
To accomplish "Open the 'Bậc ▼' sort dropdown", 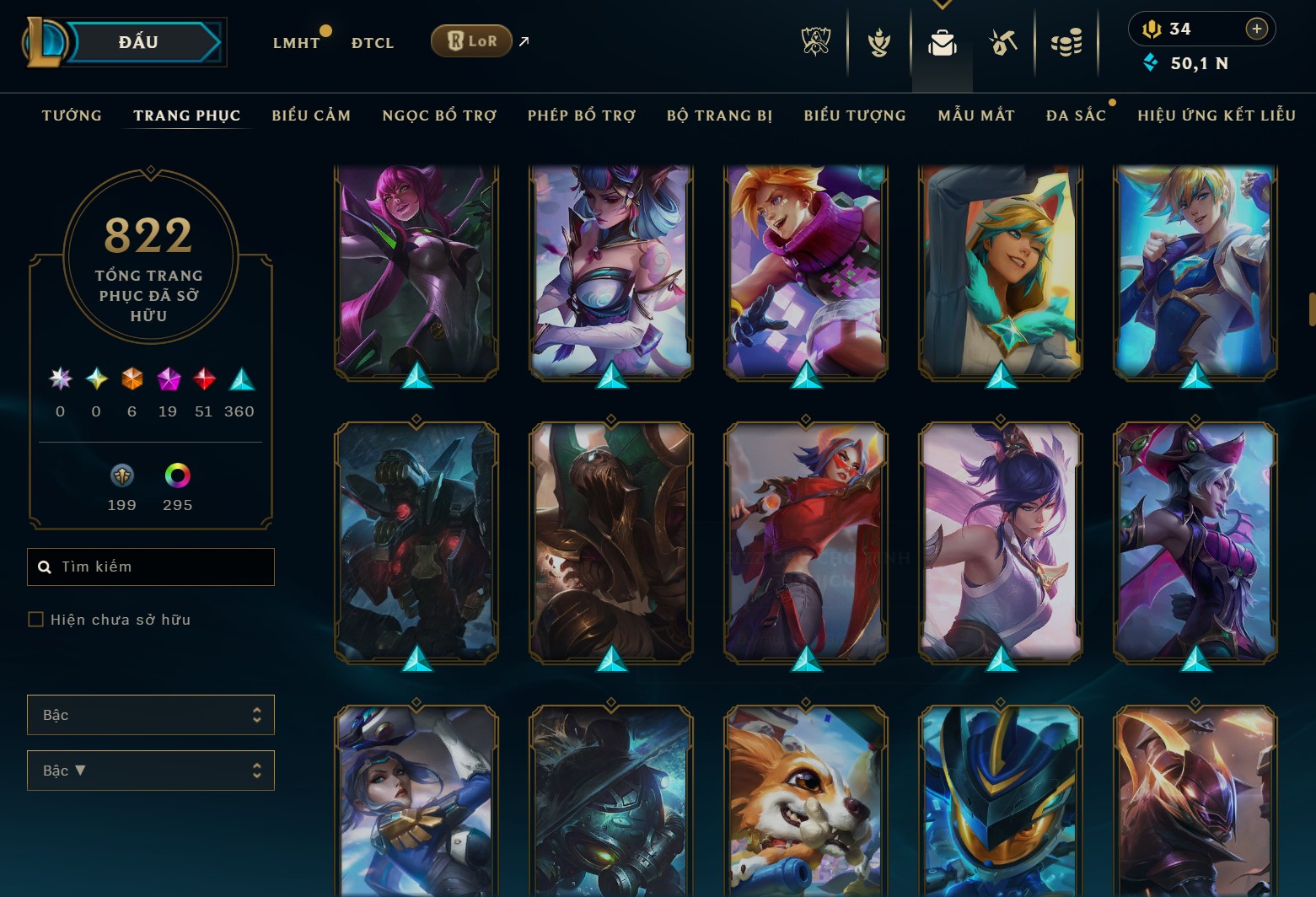I will (150, 770).
